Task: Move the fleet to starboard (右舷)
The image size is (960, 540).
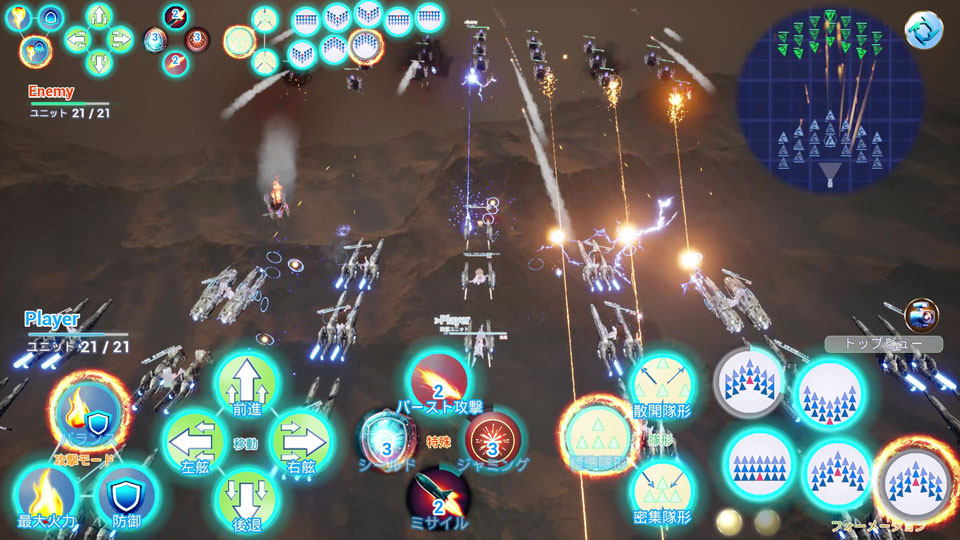Action: tap(299, 440)
